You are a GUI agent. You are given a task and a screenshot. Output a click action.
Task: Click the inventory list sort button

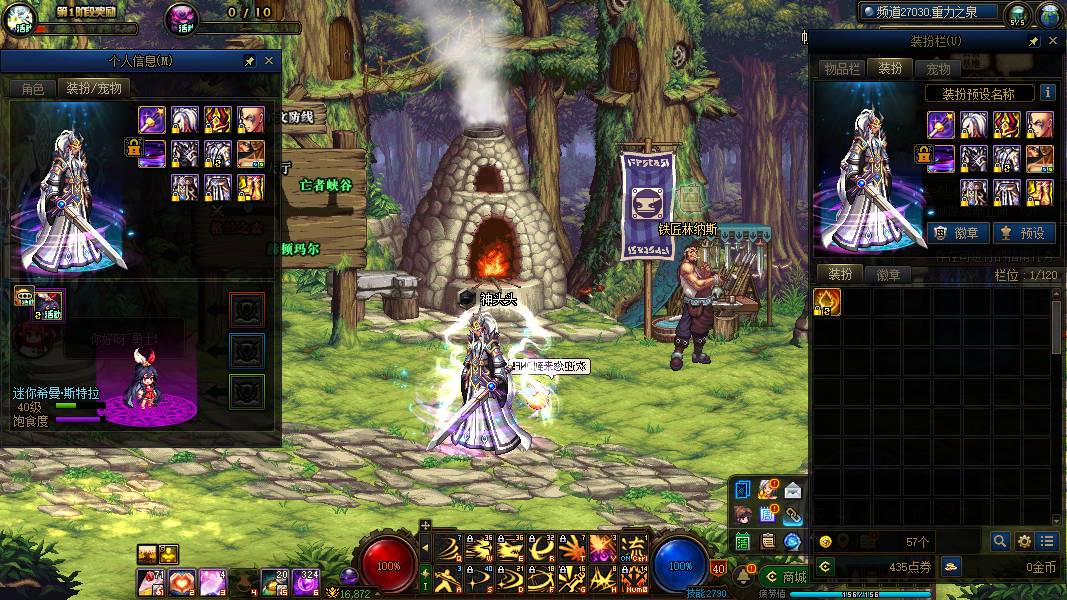[1047, 541]
